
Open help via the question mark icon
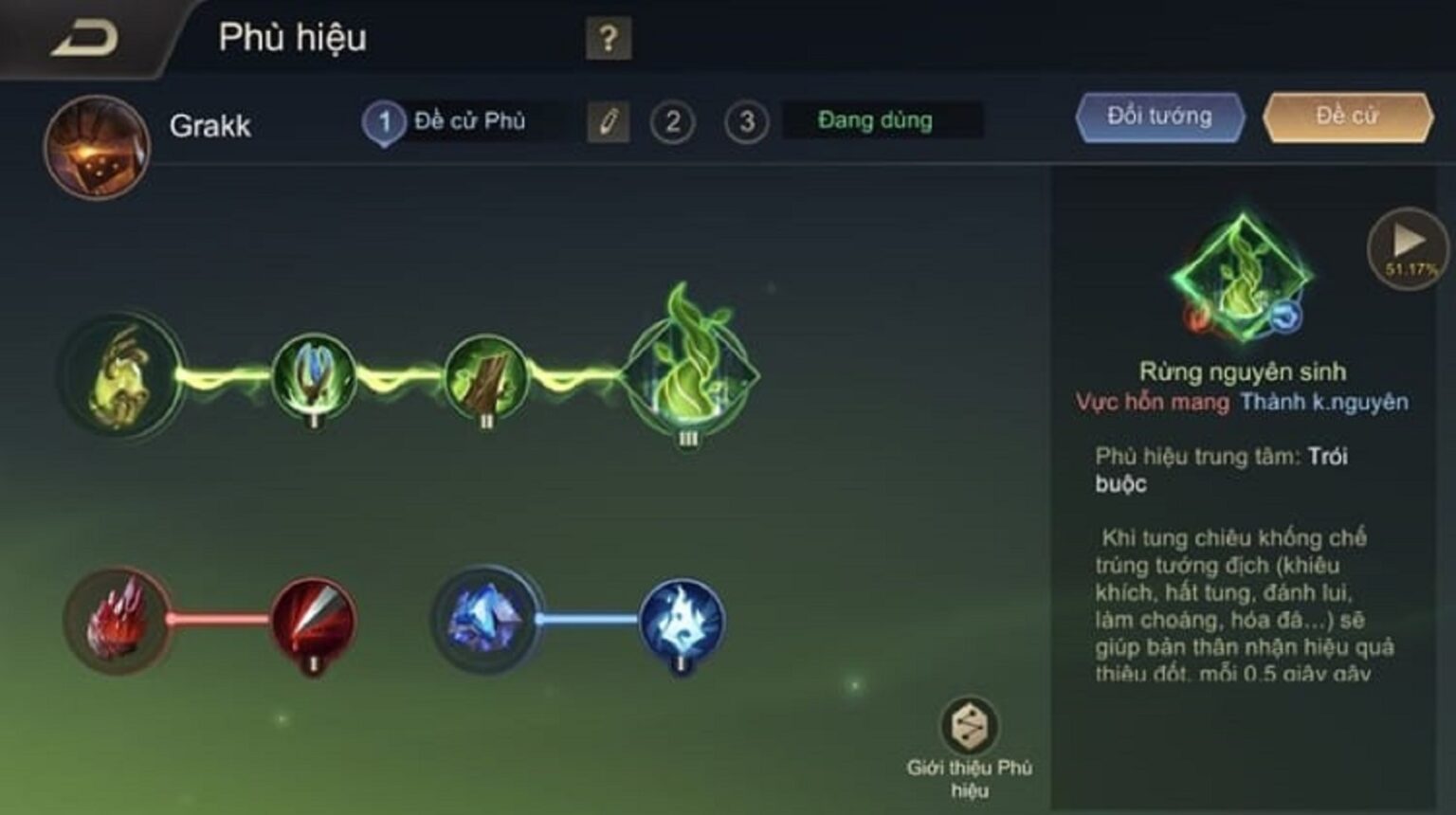pos(608,39)
